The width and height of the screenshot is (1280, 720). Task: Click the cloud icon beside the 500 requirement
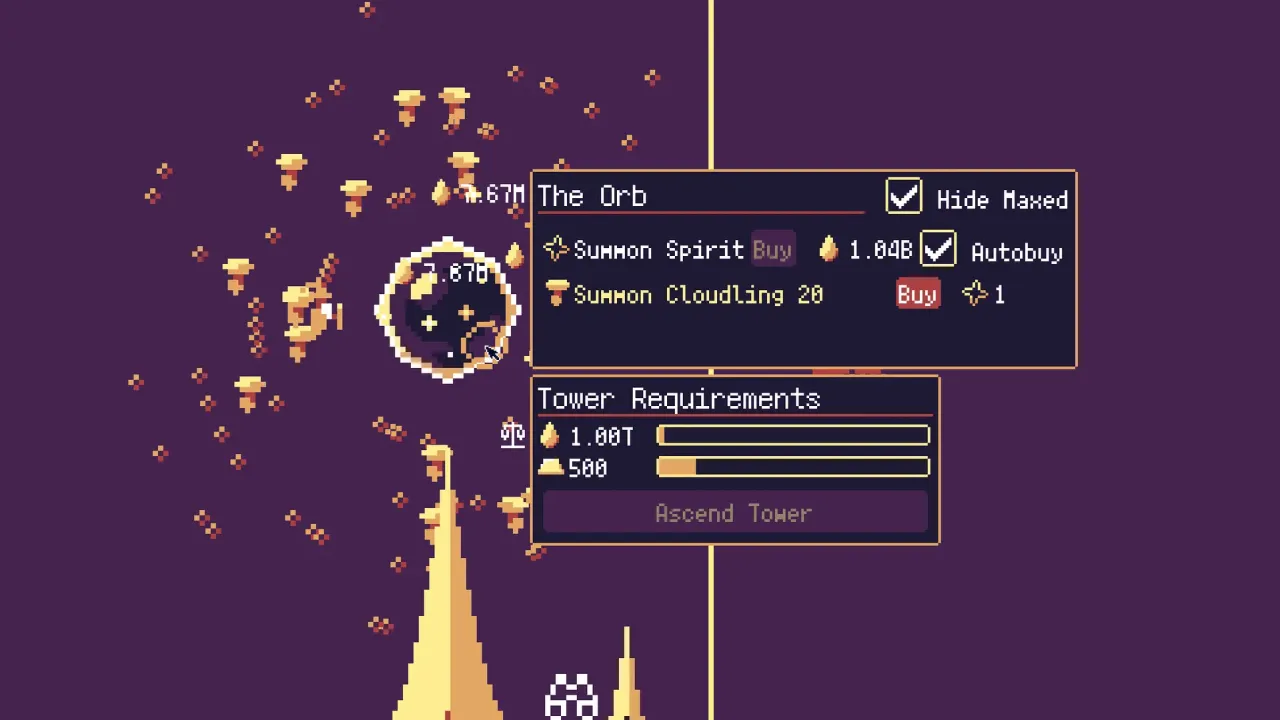tap(553, 467)
